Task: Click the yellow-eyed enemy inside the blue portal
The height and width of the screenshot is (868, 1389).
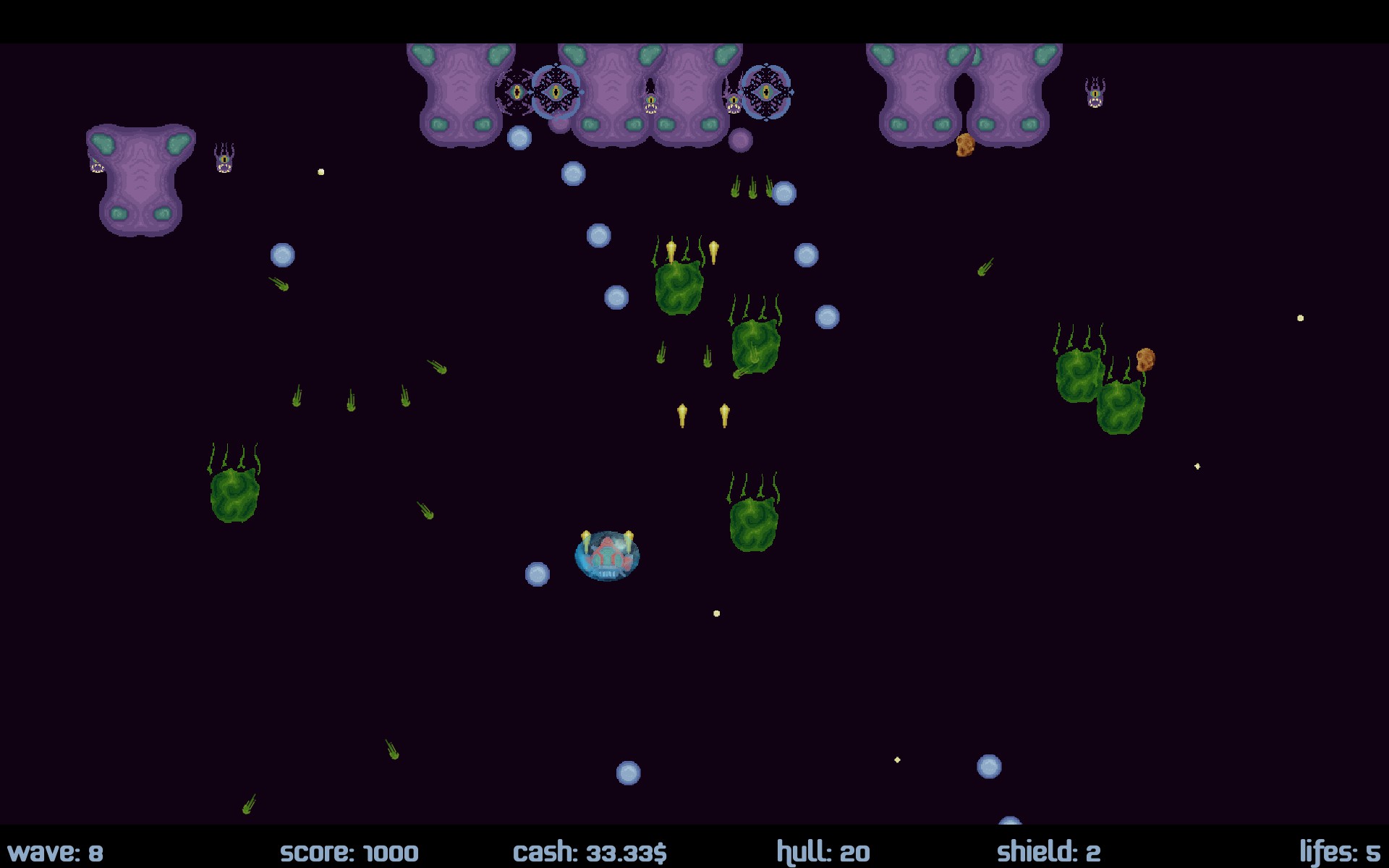Action: pos(557,93)
